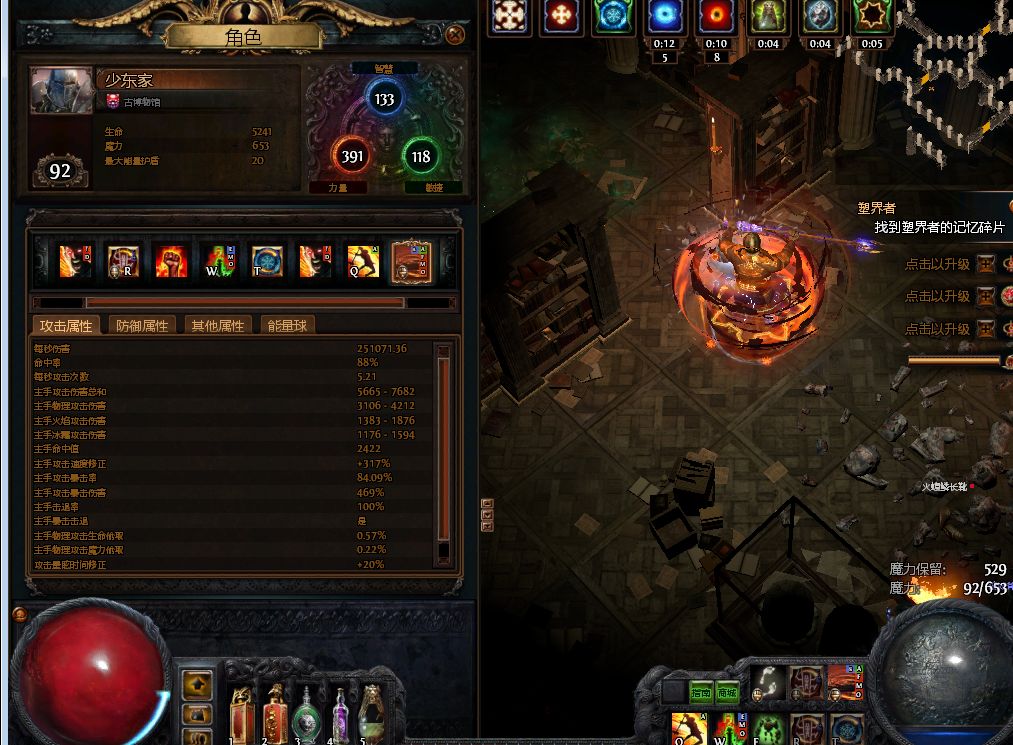Close the 角色 character panel

(456, 35)
